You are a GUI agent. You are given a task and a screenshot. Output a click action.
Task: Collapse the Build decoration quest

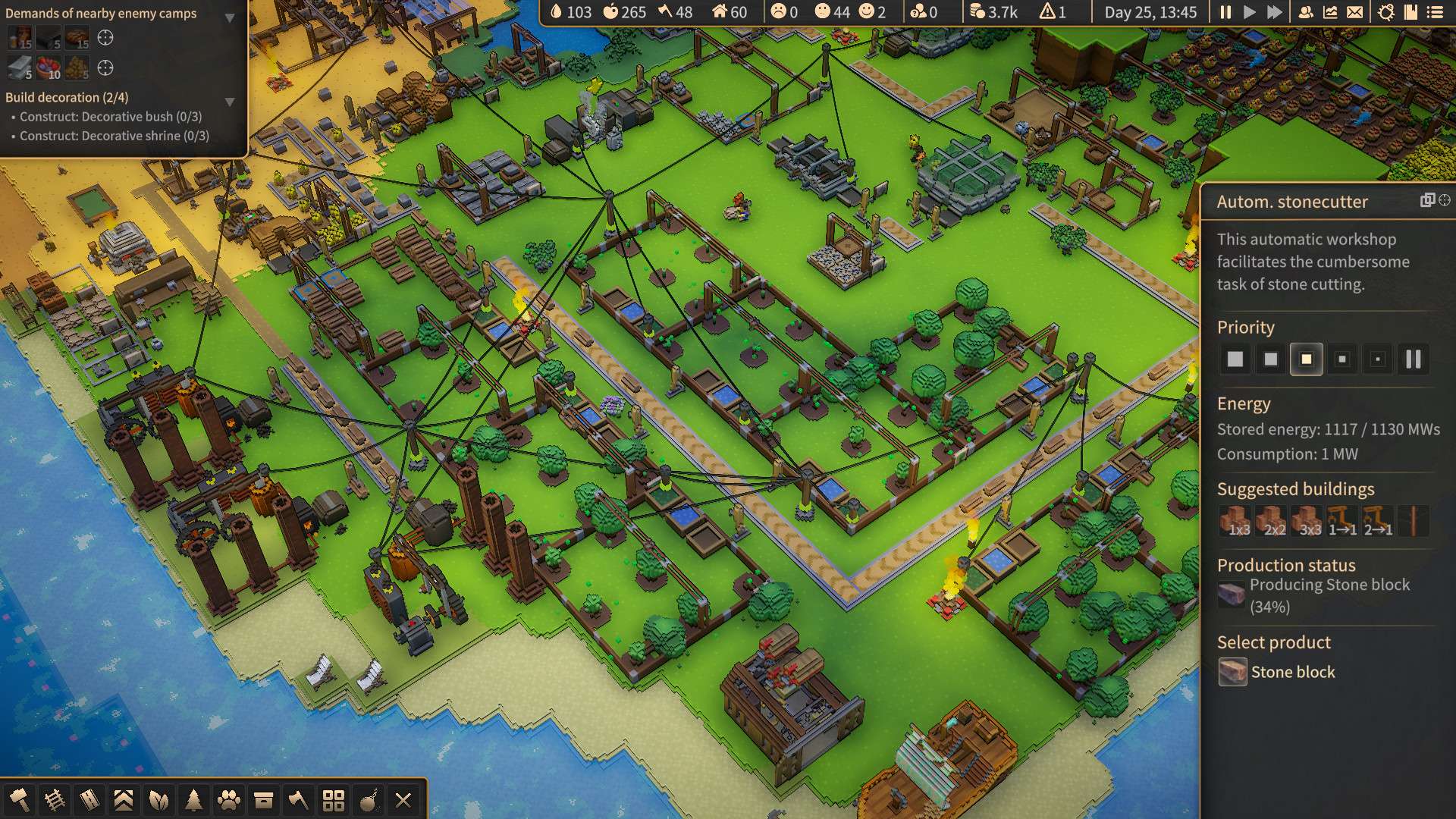[x=230, y=101]
